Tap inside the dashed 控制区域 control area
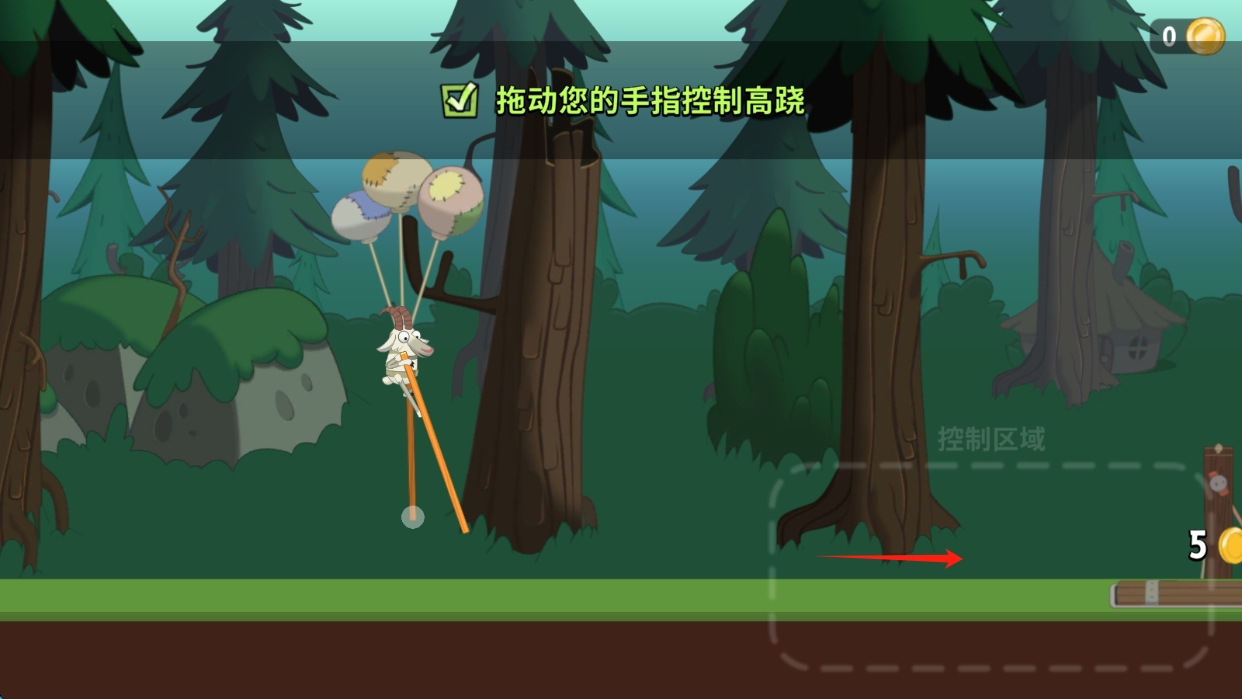 [990, 566]
